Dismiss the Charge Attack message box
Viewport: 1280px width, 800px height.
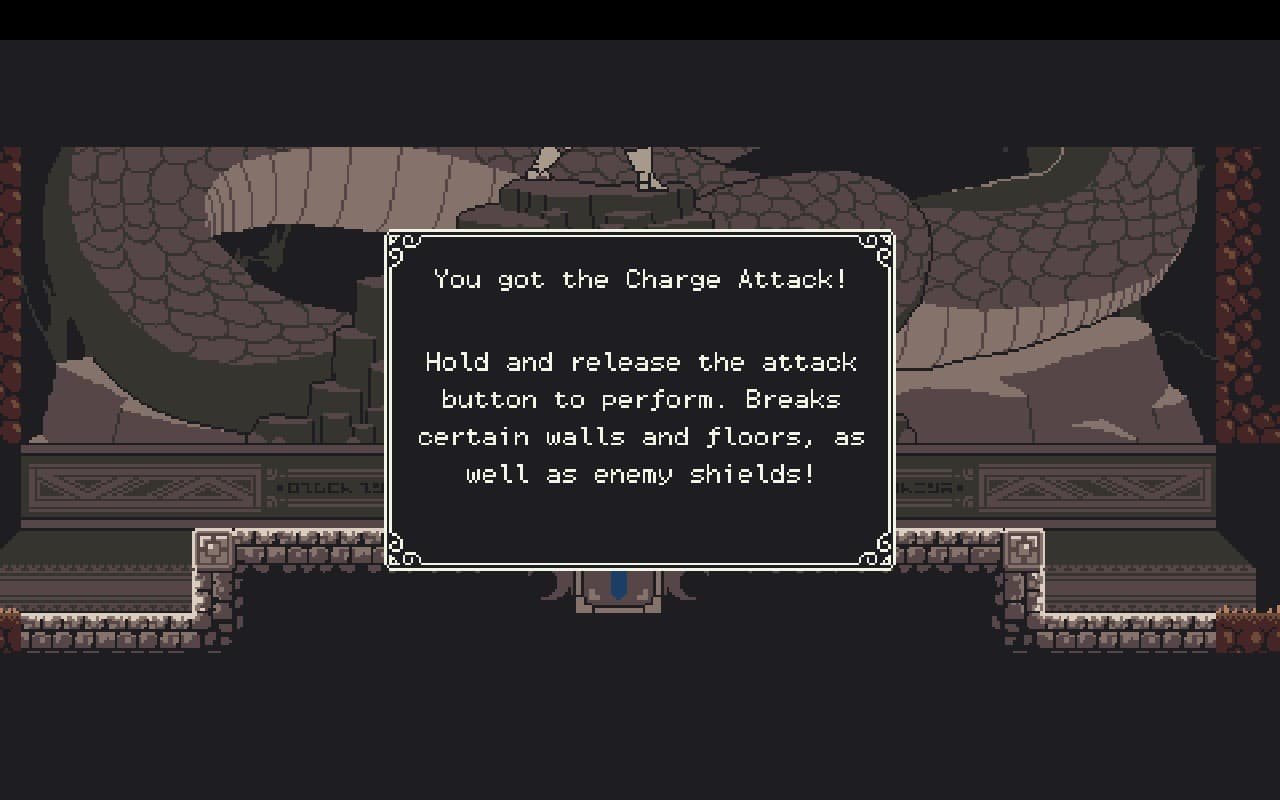(640, 398)
